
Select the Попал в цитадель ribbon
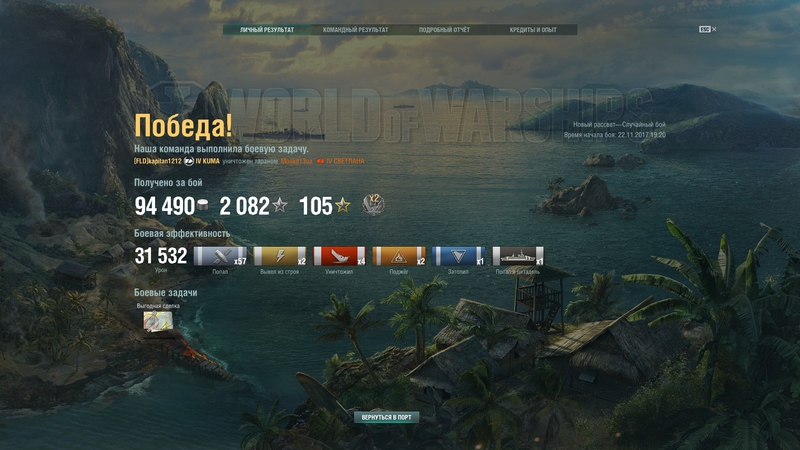[518, 256]
